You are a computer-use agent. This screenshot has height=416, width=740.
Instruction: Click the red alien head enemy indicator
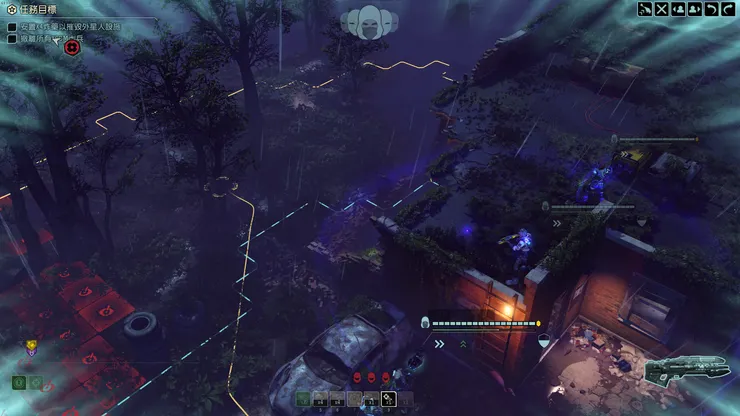pos(358,377)
